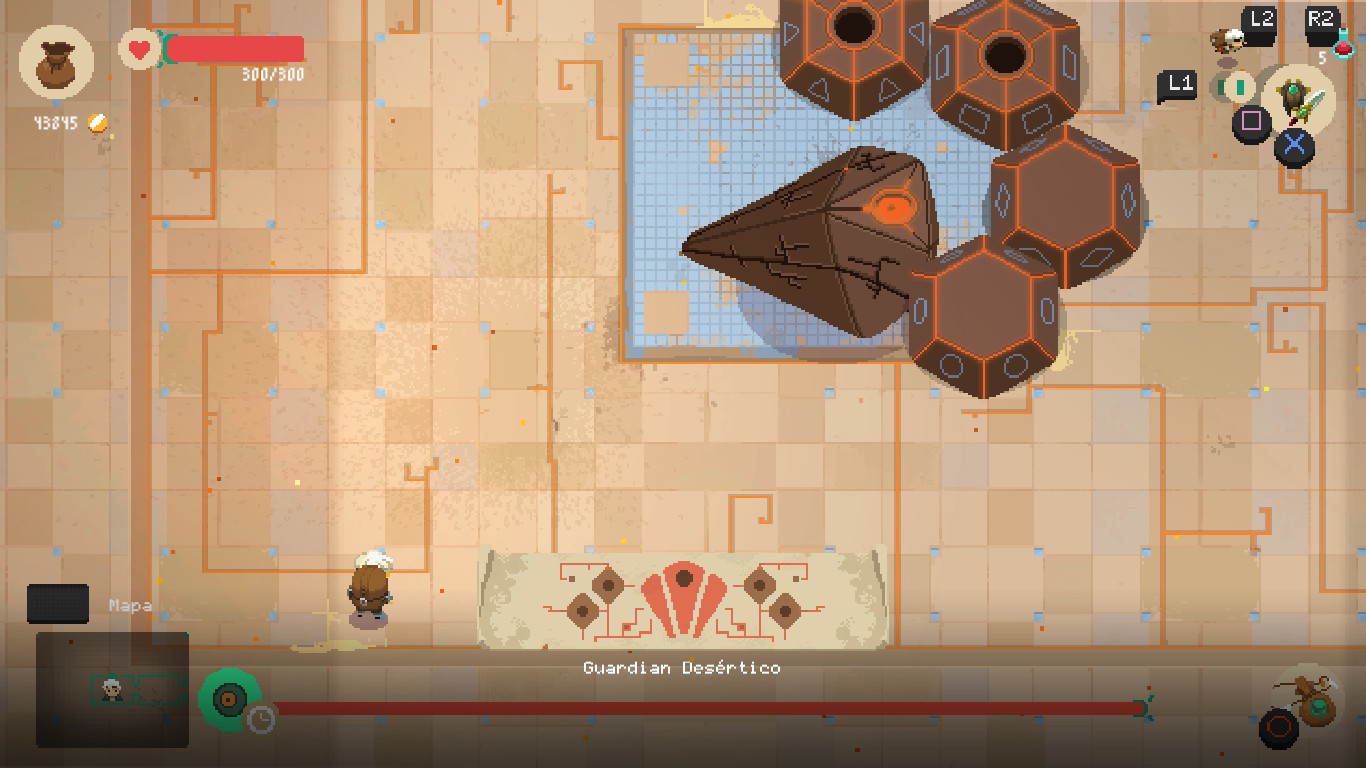This screenshot has width=1366, height=768.
Task: Activate the green merchant pendant portal
Action: tap(230, 698)
